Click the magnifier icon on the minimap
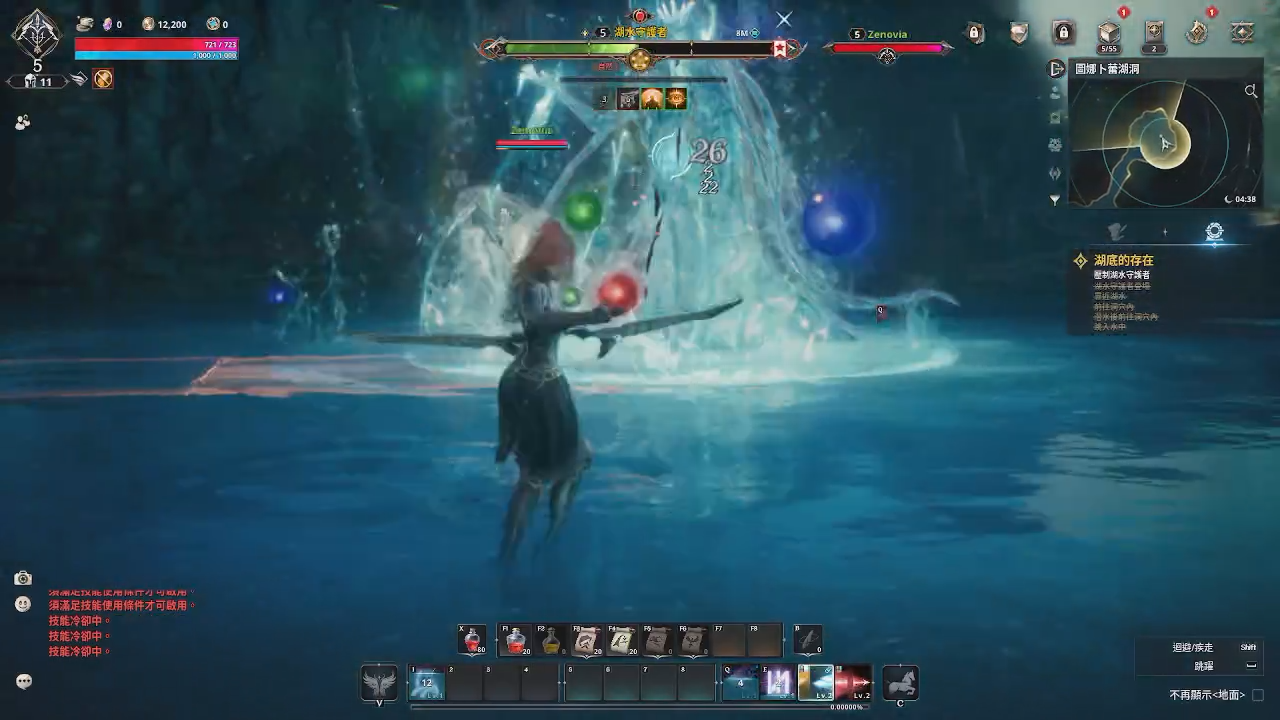 pyautogui.click(x=1251, y=90)
